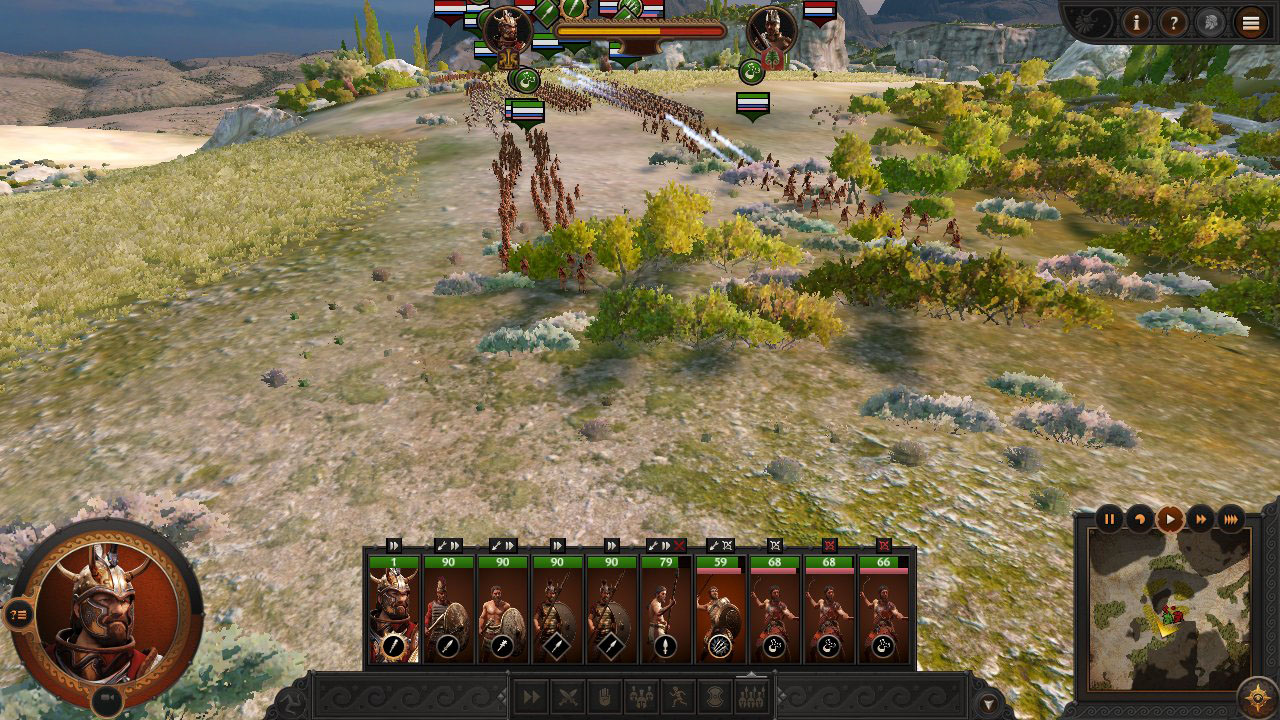Set battle to triple fast-forward speed
Viewport: 1280px width, 720px height.
coord(1231,518)
